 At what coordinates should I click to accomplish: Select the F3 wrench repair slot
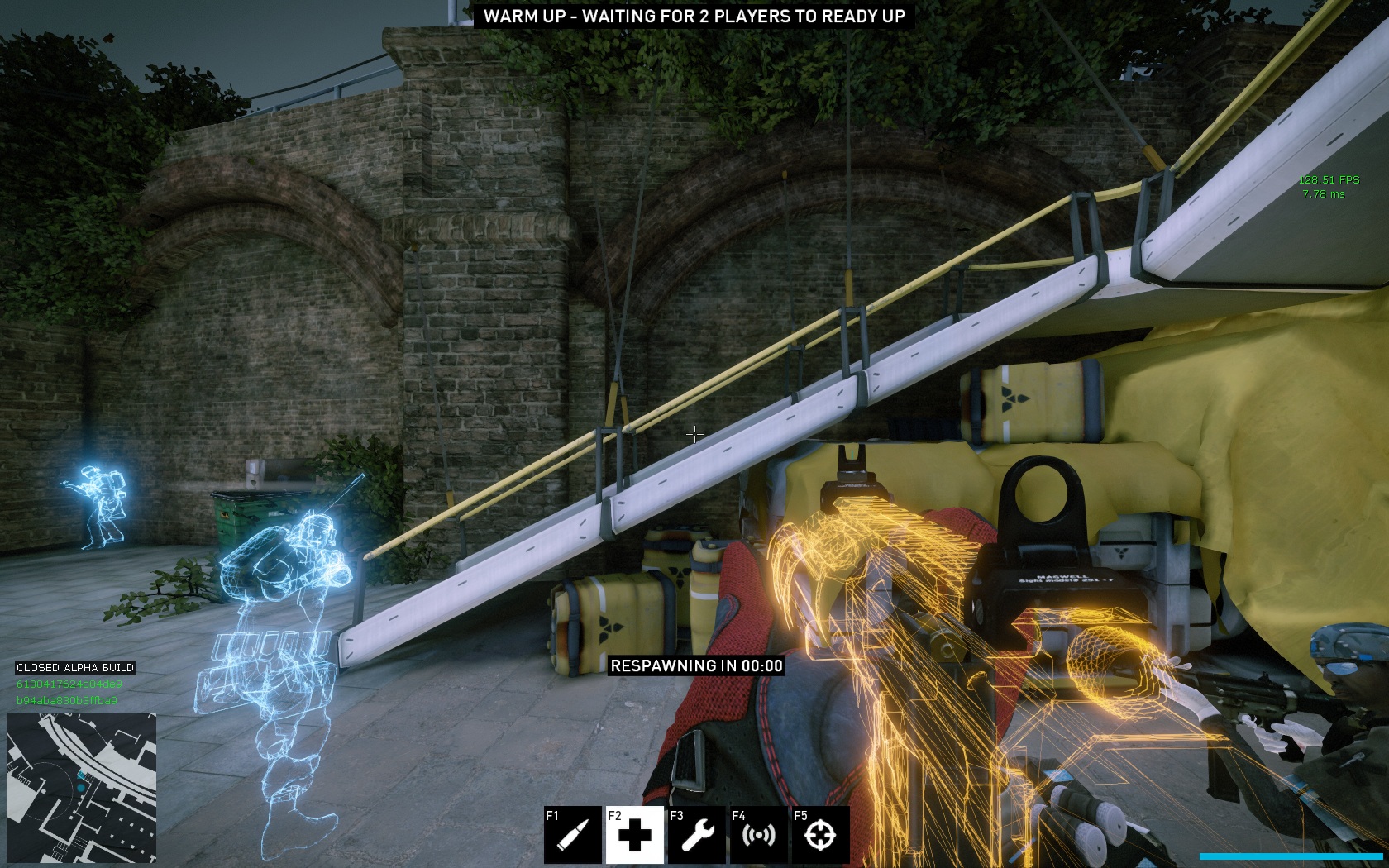pos(697,835)
